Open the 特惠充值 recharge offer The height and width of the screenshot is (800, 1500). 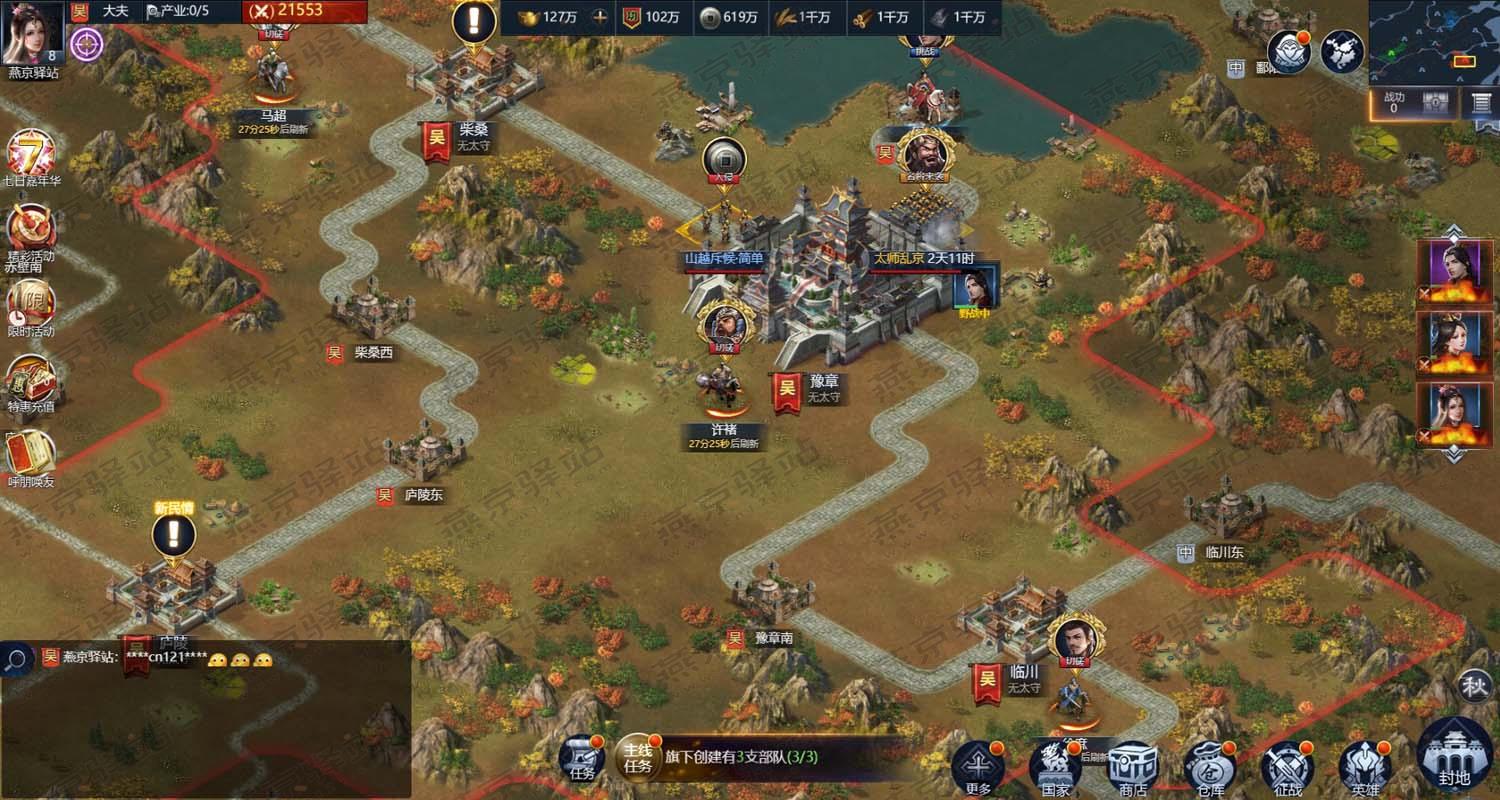click(x=30, y=378)
